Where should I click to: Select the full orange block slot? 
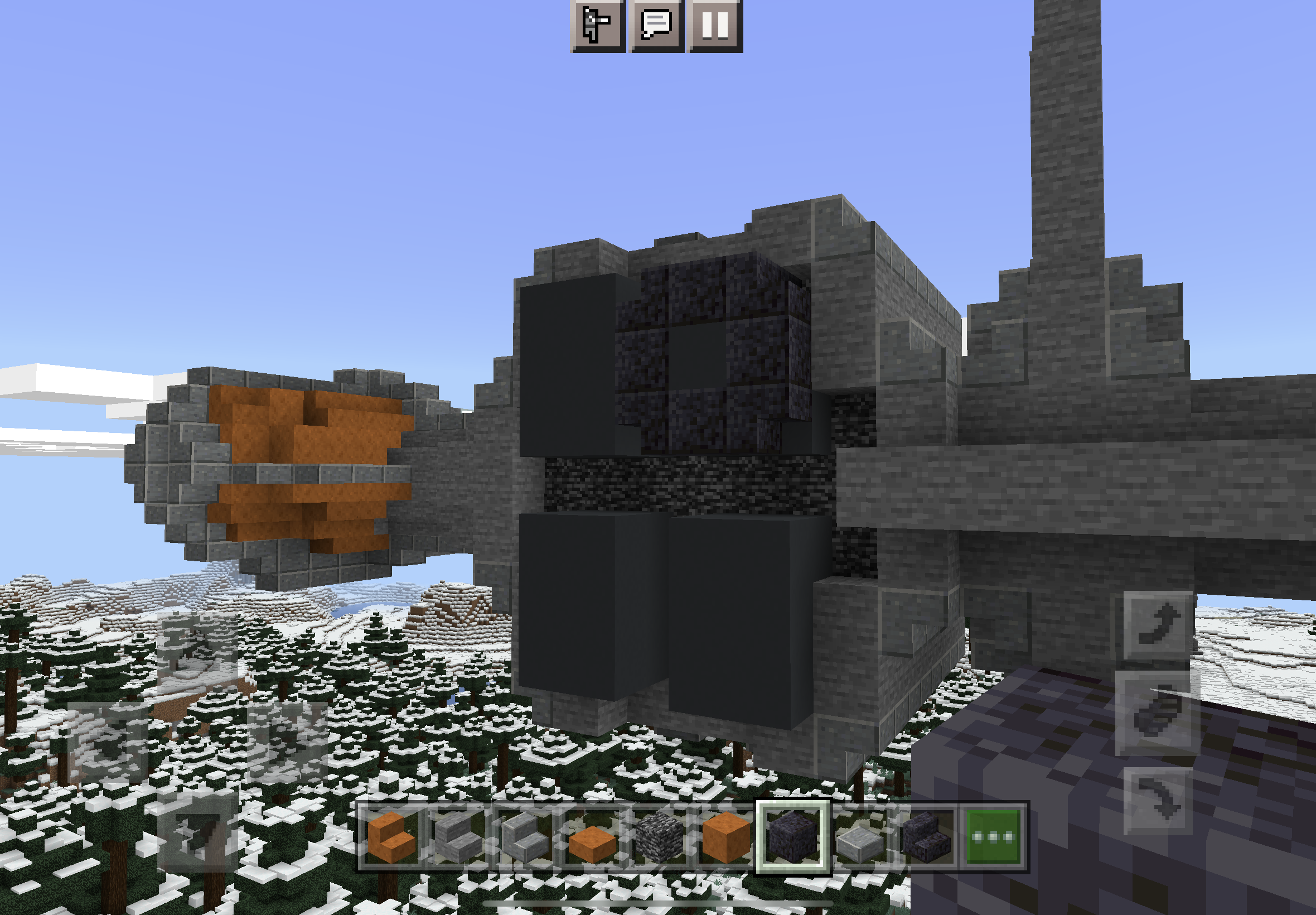[726, 837]
